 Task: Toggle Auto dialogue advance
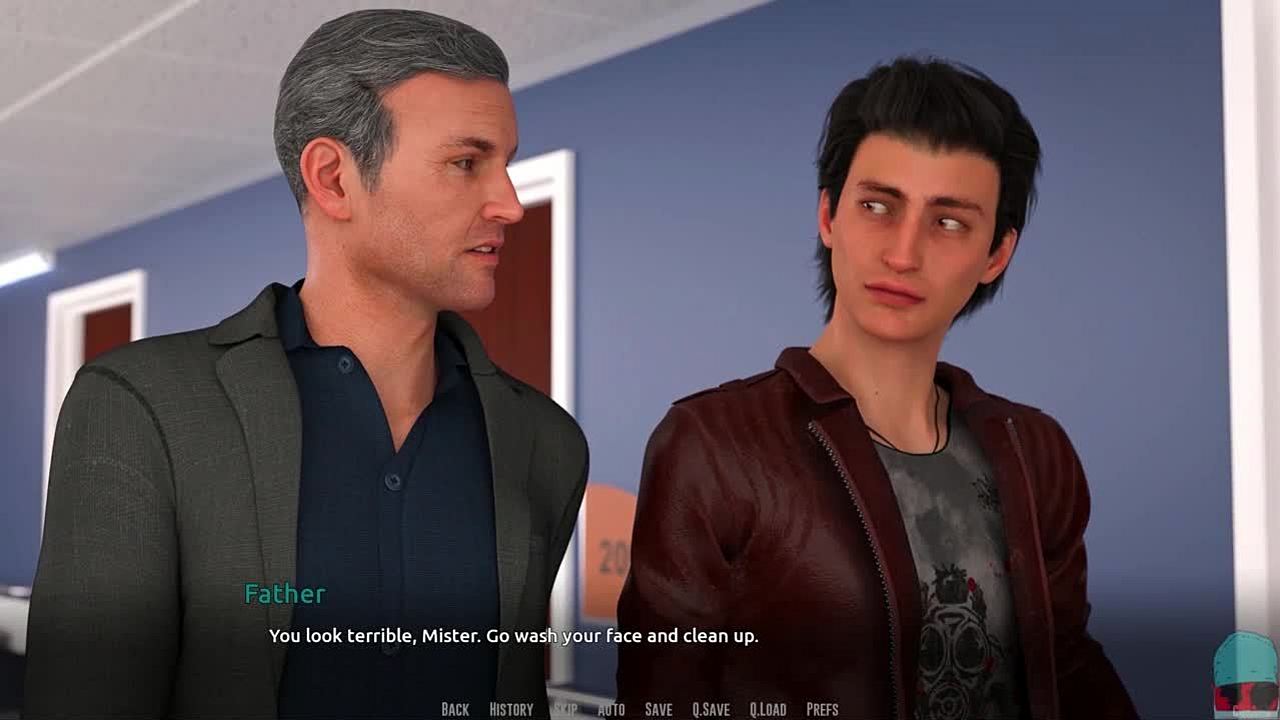click(x=611, y=709)
